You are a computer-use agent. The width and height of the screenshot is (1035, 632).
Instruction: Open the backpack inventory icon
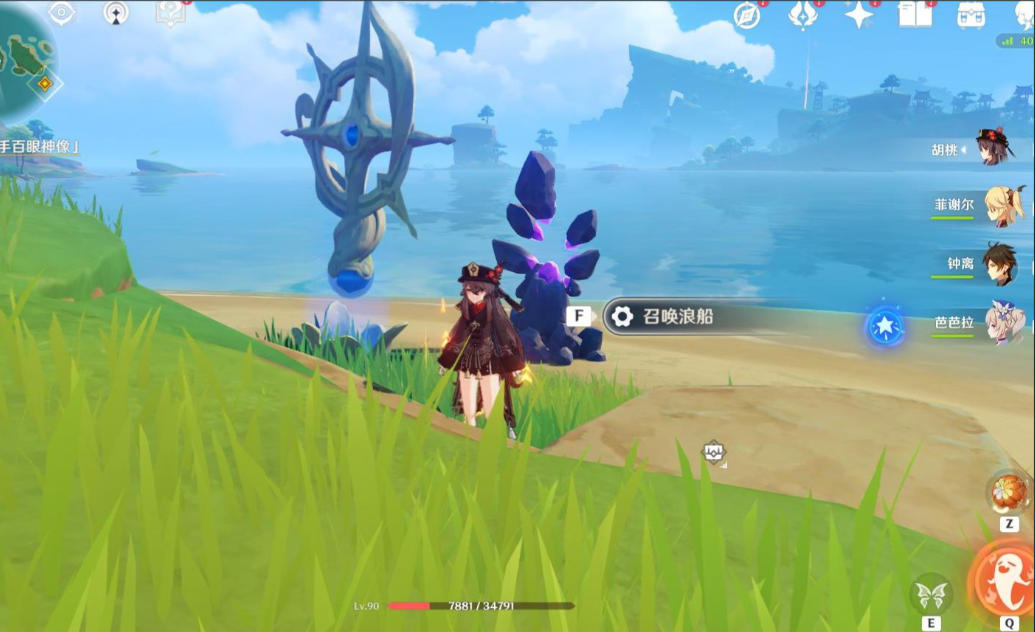click(970, 15)
